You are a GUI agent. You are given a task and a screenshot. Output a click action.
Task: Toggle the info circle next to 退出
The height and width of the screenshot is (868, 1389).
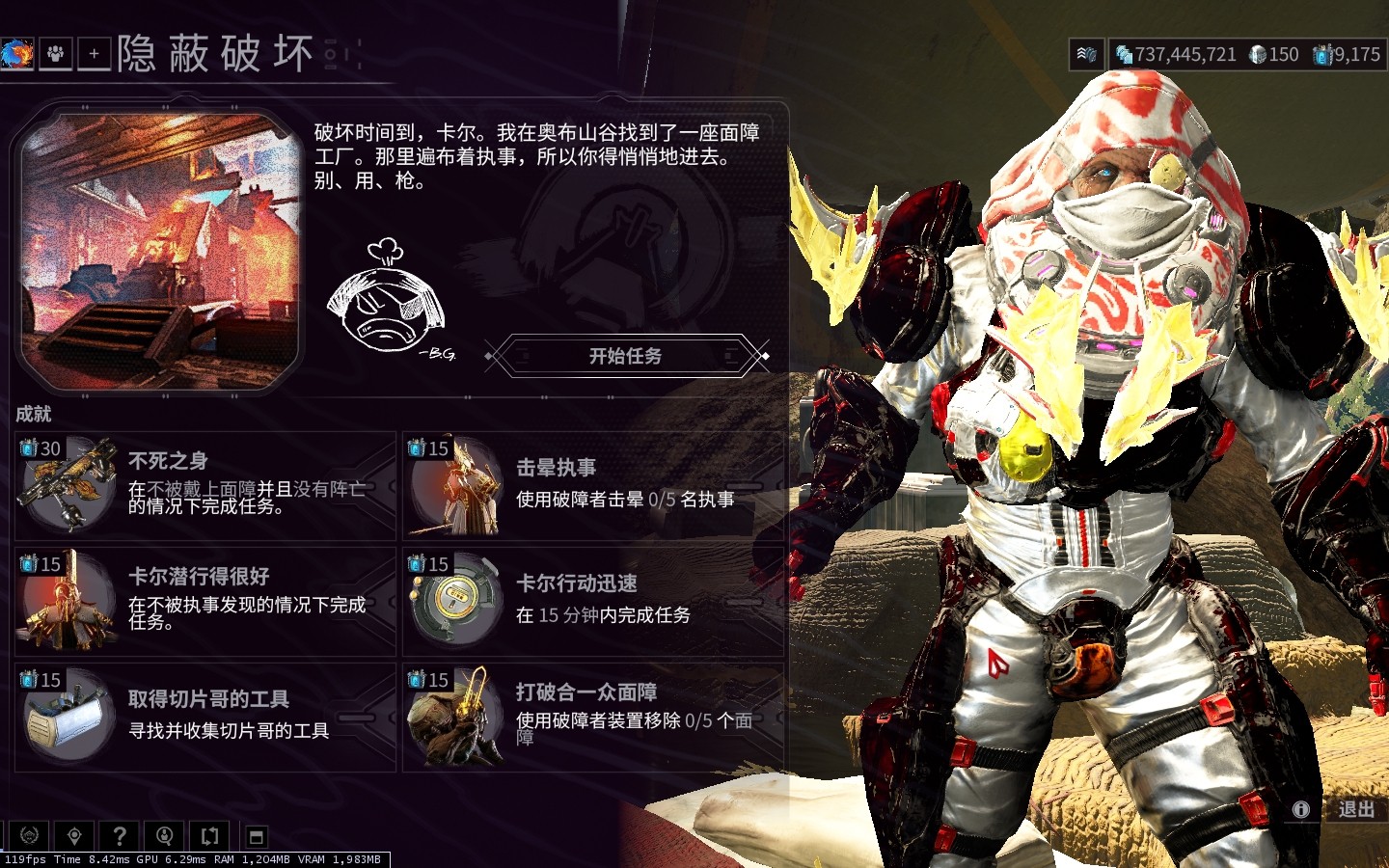tap(1303, 811)
